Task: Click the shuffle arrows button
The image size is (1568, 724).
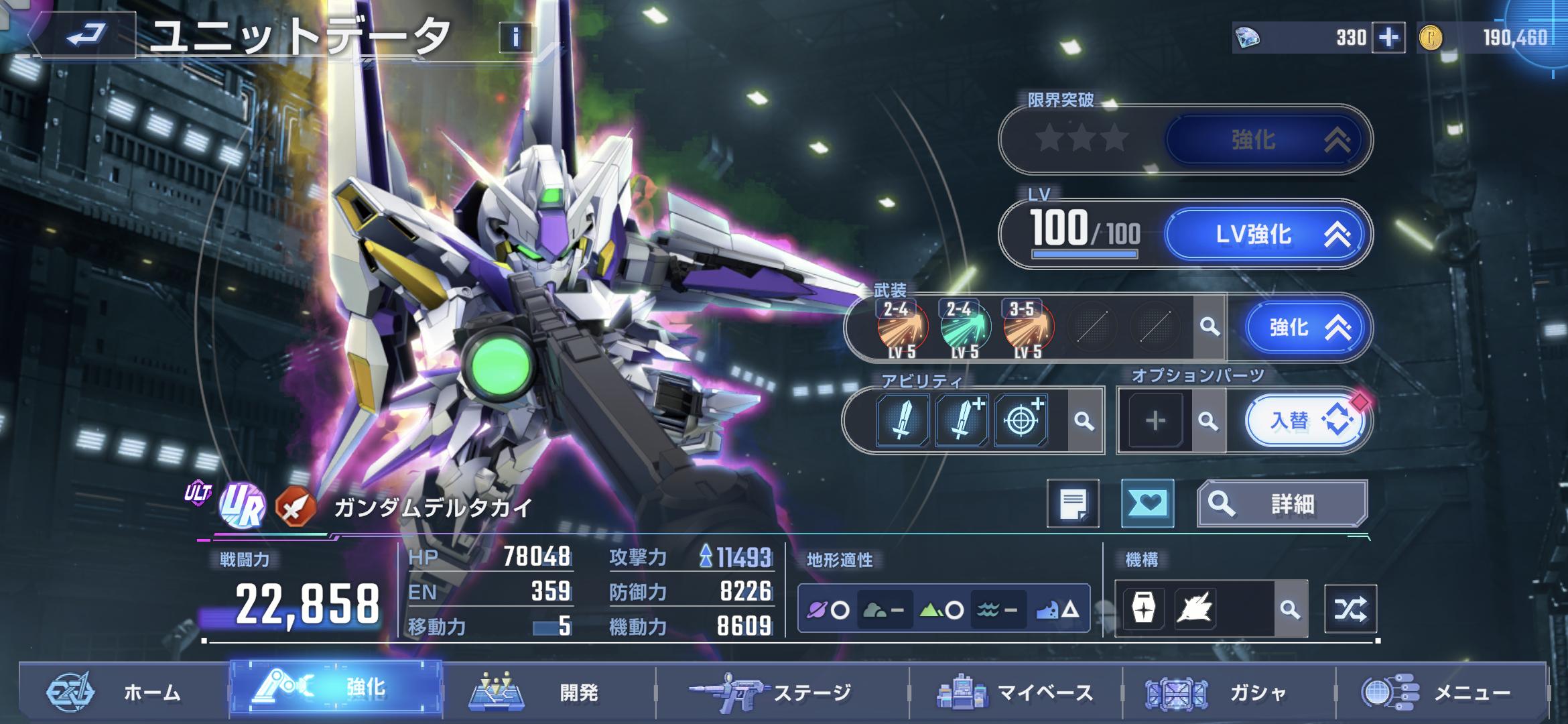Action: tap(1350, 609)
